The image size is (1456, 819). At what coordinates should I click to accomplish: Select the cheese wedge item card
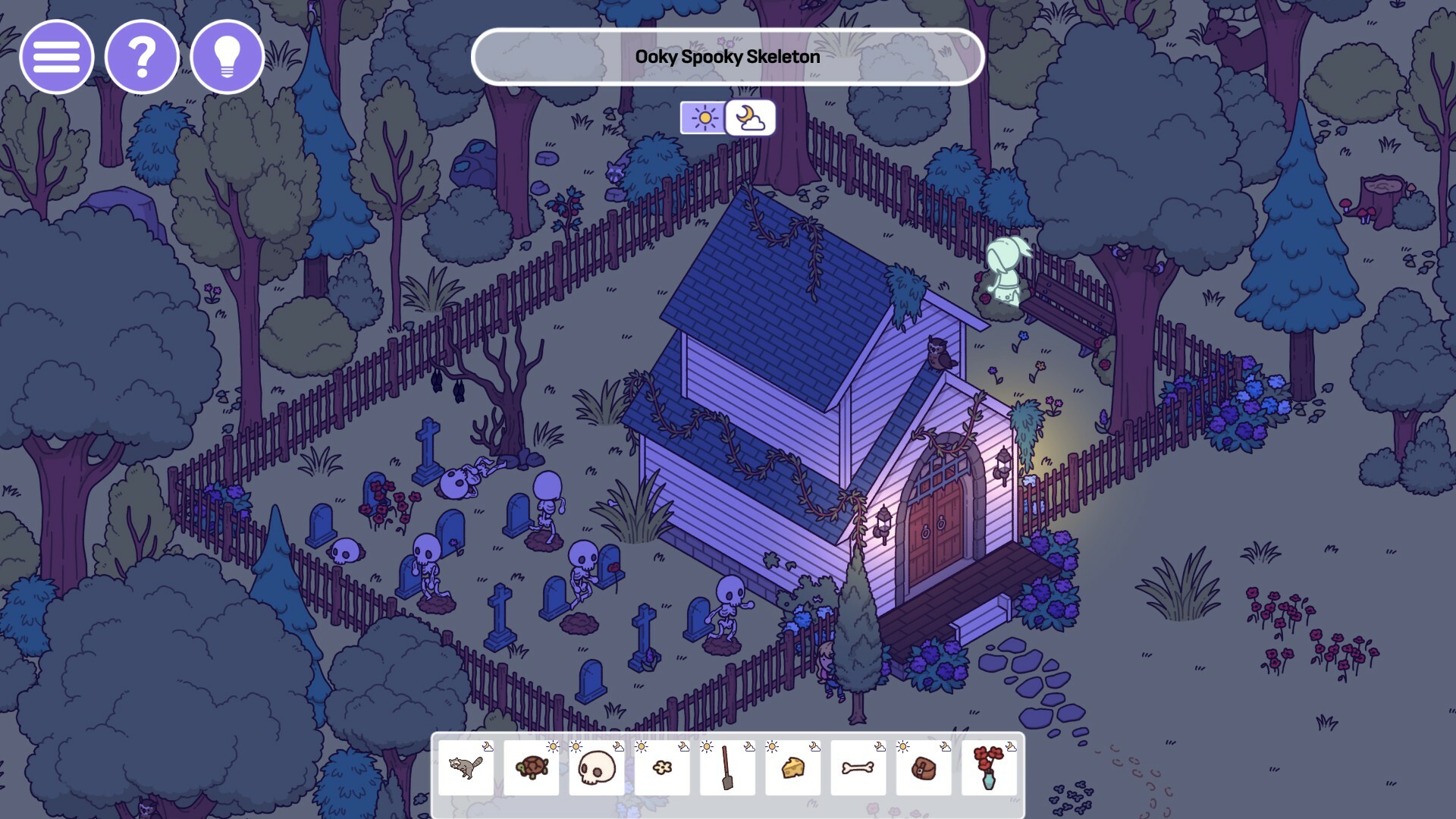[792, 767]
